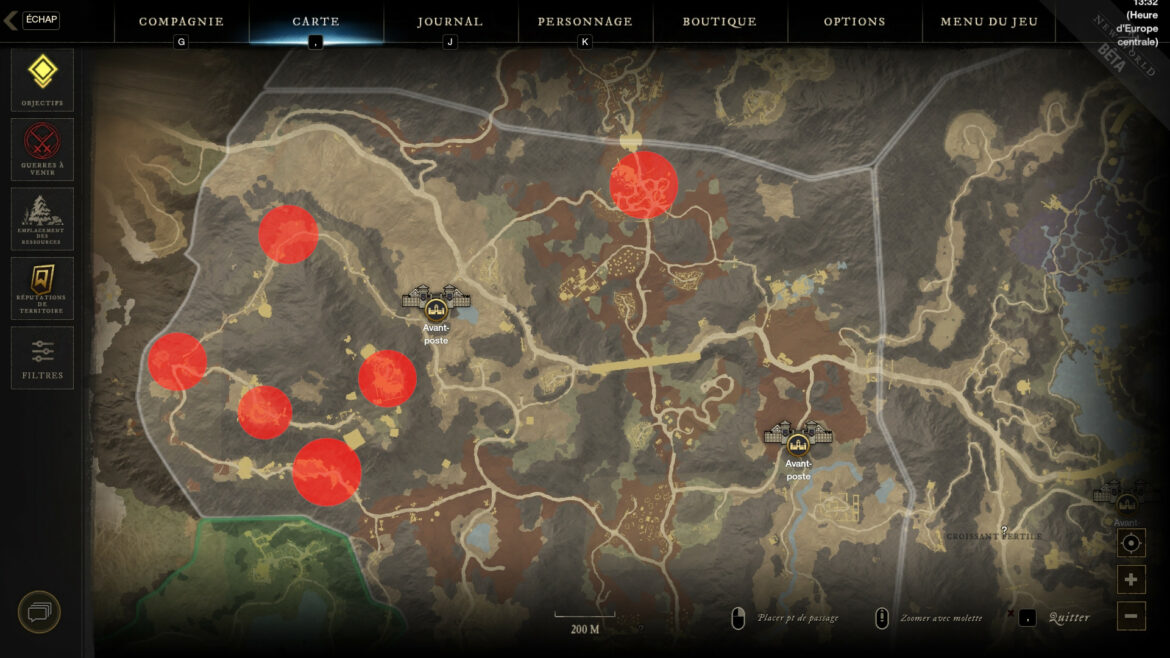Open the Options tab
This screenshot has height=658, width=1170.
pyautogui.click(x=854, y=21)
